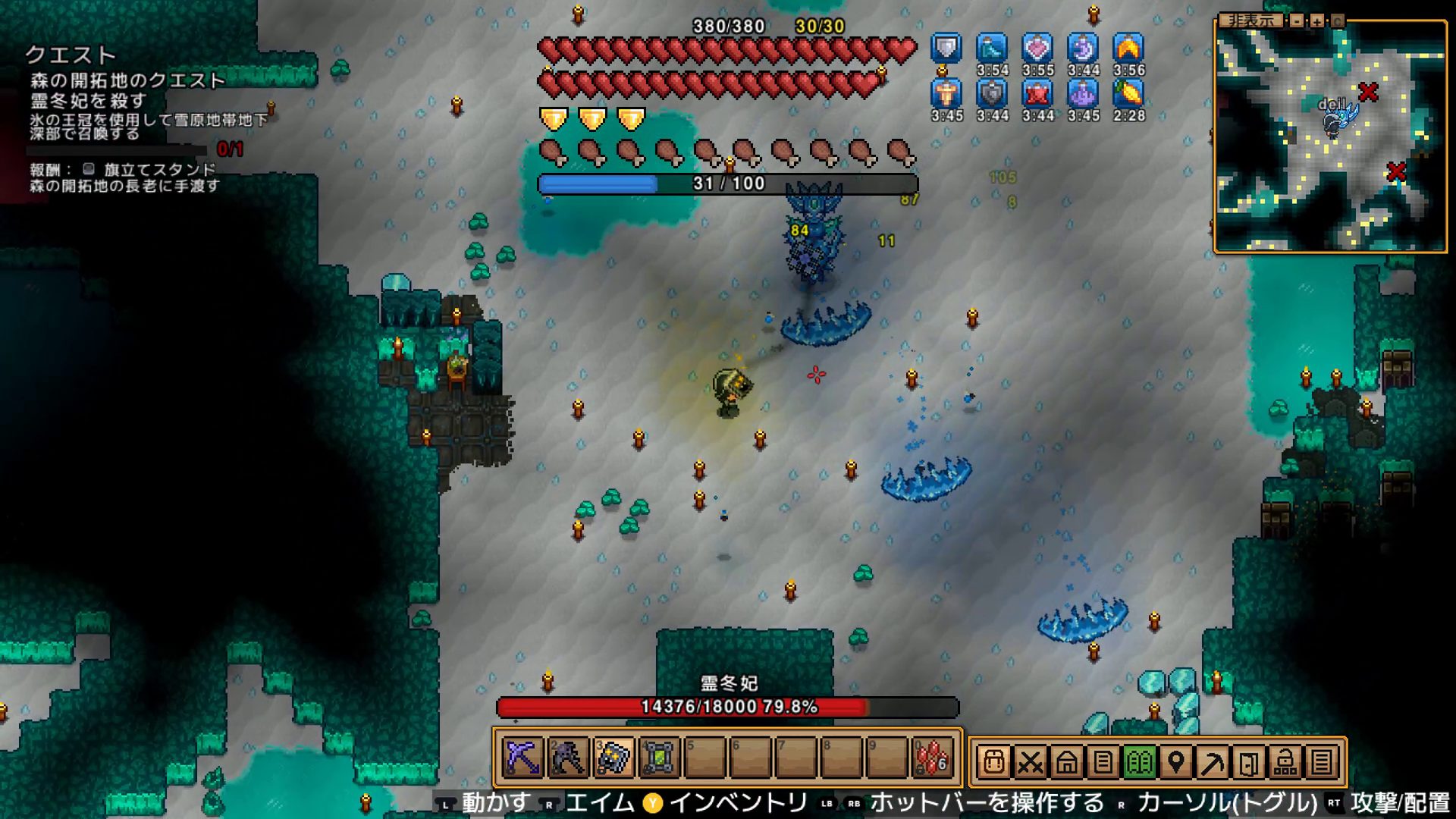
Task: Select the 霊冬妃を殺す quest tracker entry
Action: 89,100
